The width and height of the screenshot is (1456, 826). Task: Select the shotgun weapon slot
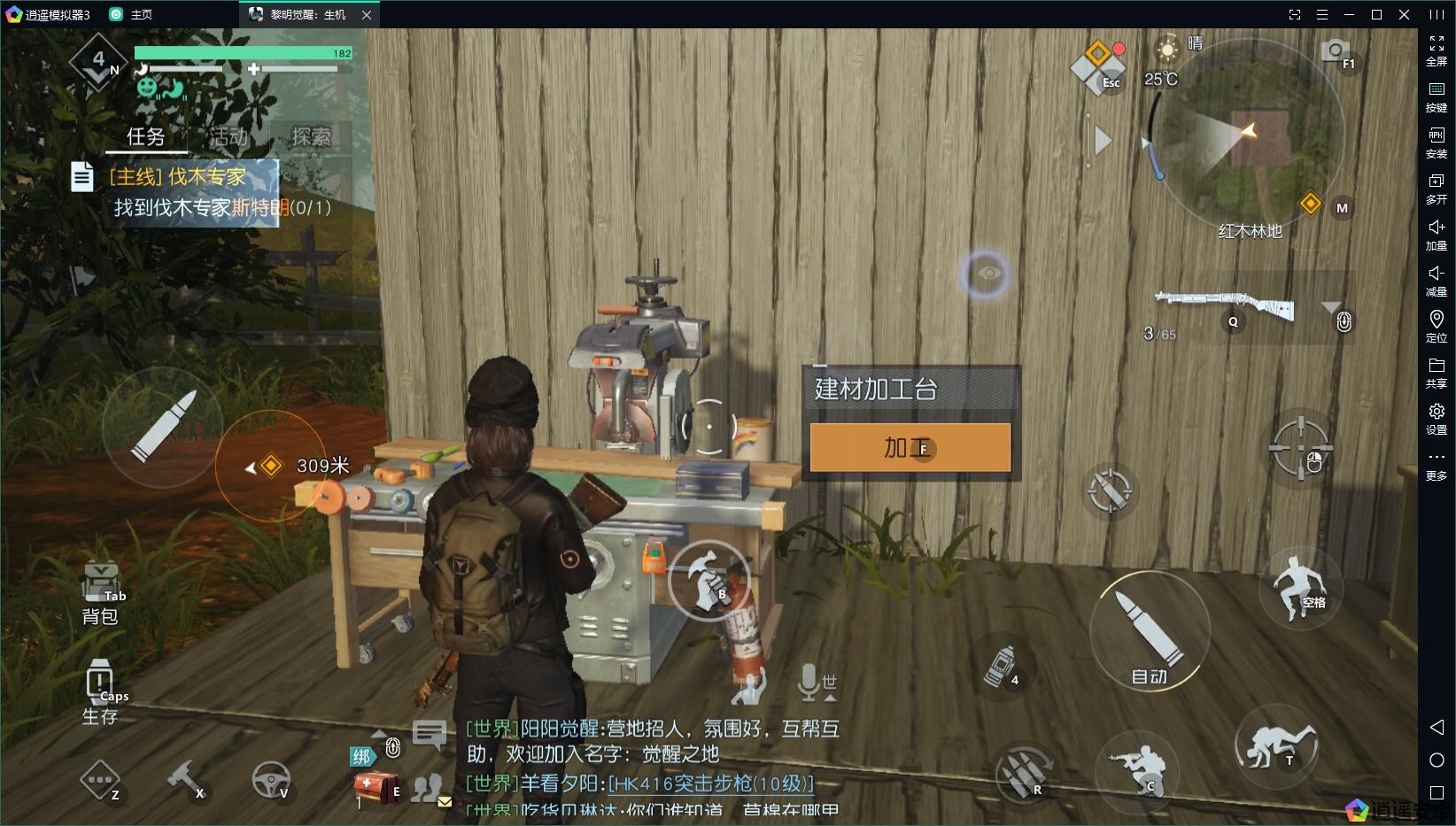click(x=1227, y=305)
